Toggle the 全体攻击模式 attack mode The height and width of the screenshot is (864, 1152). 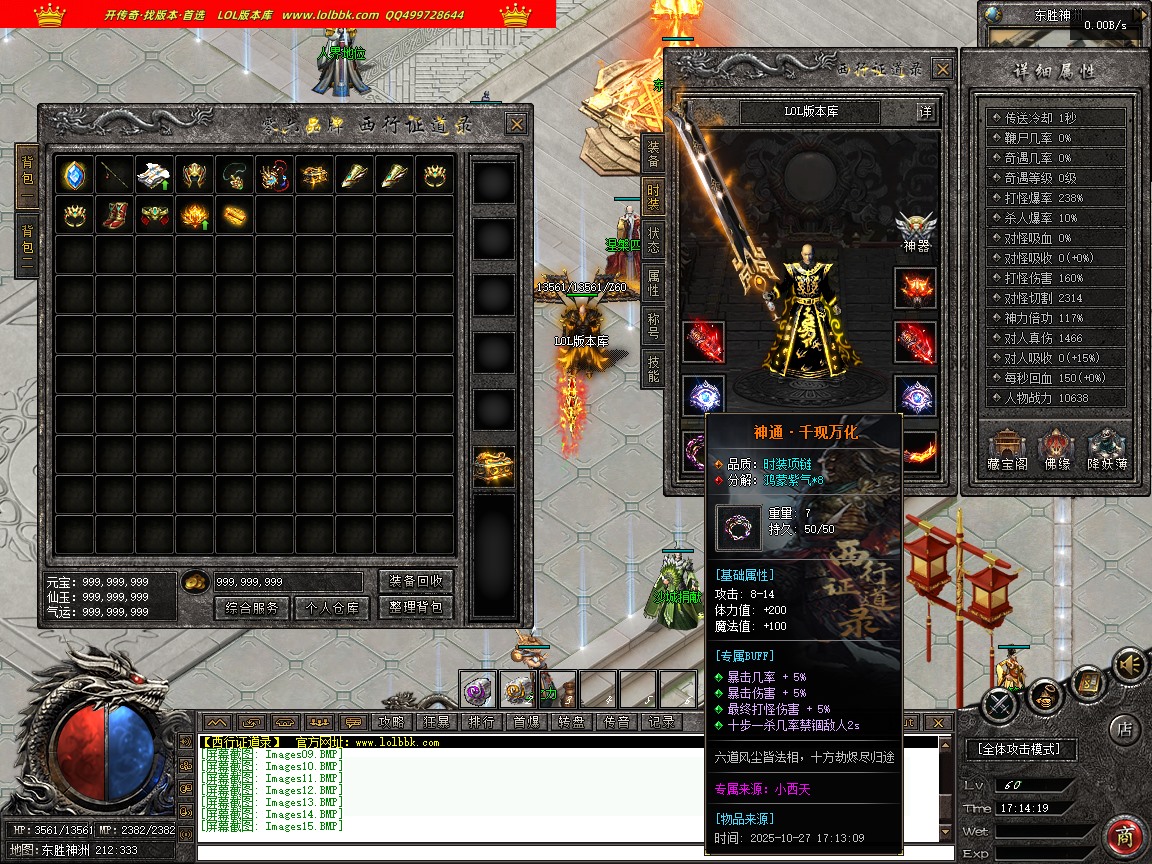point(1020,749)
